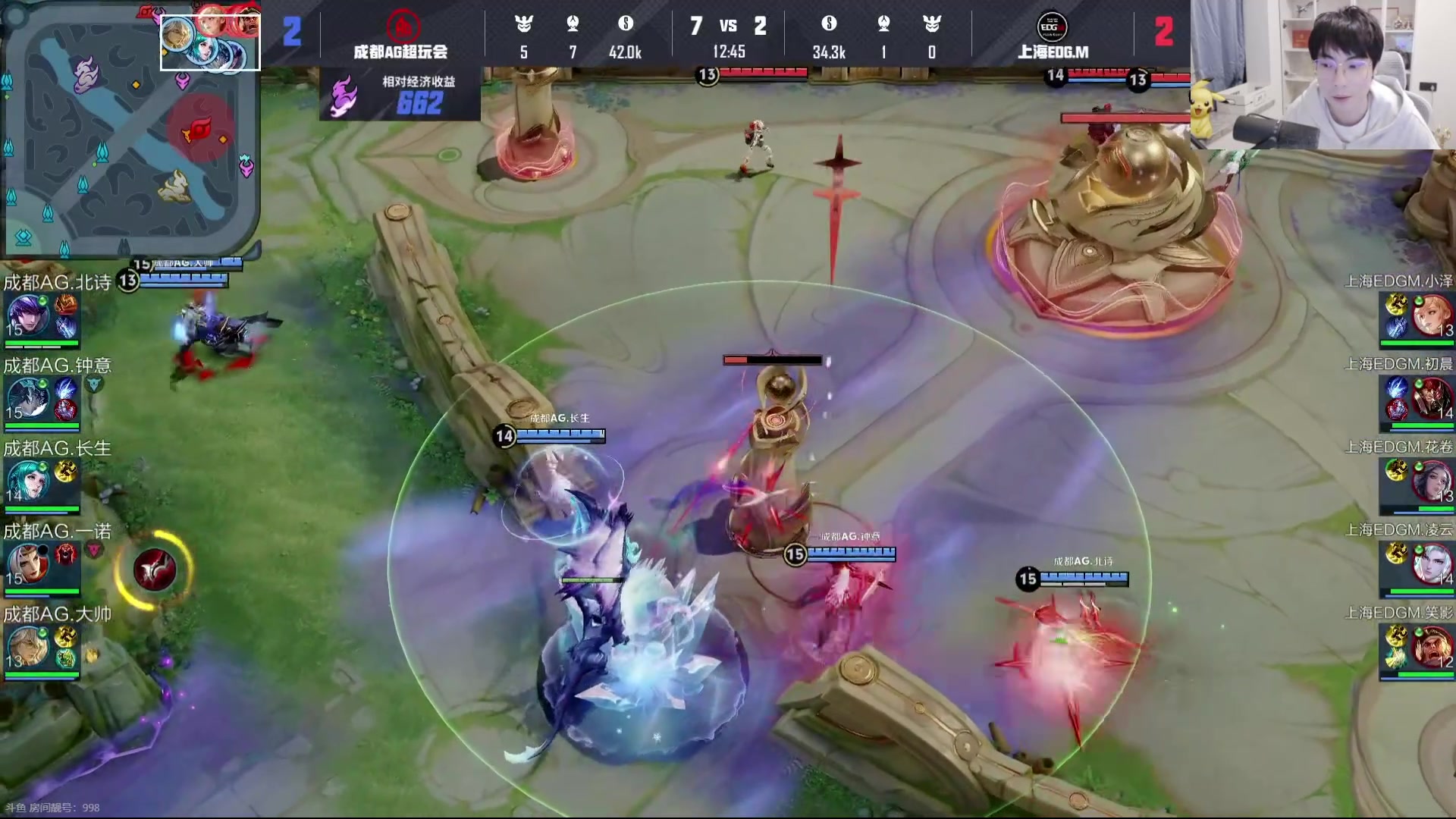
Task: Choose 上海EDGM.凌云 hero portrait
Action: click(1432, 564)
